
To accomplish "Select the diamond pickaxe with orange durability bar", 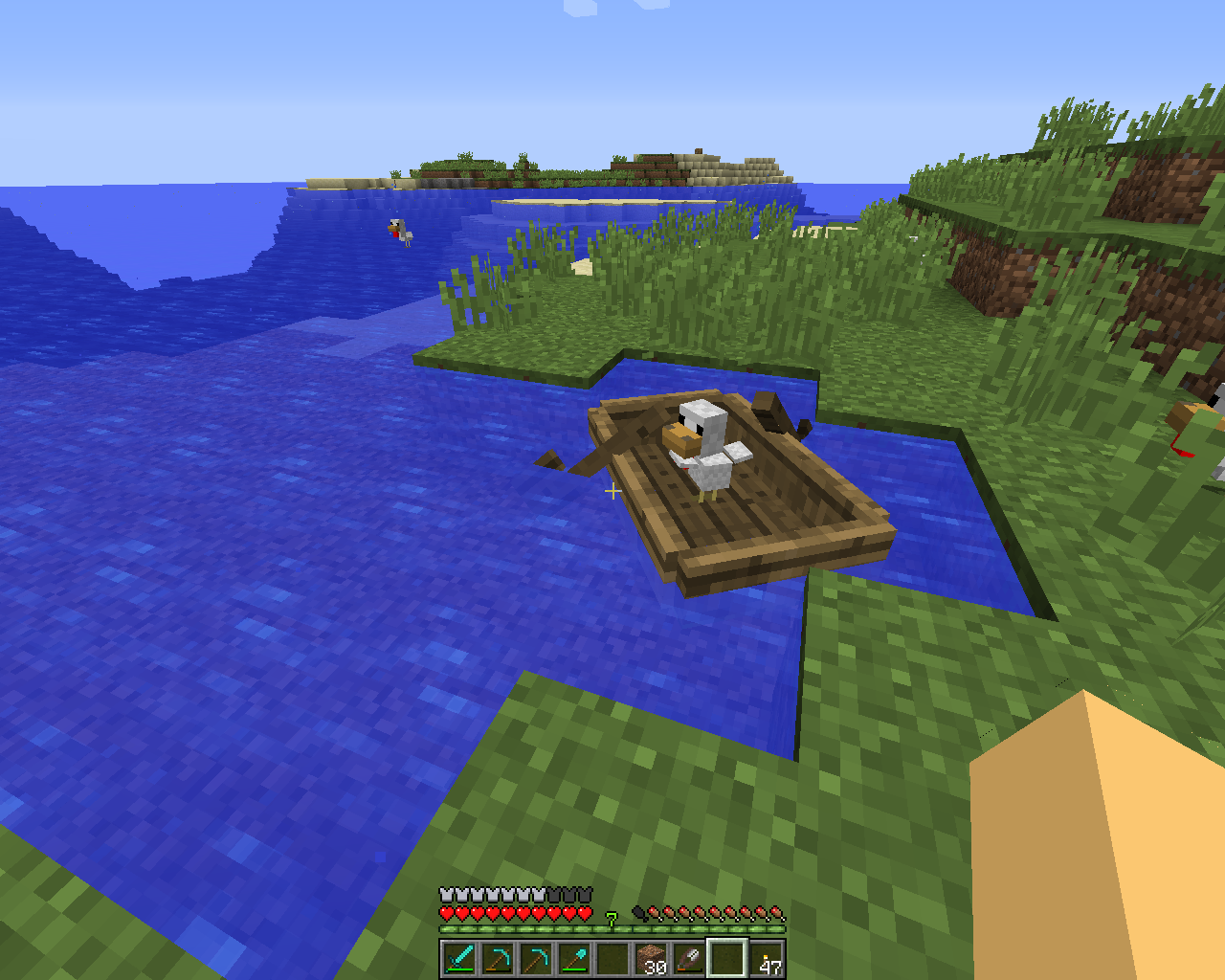I will pos(498,958).
